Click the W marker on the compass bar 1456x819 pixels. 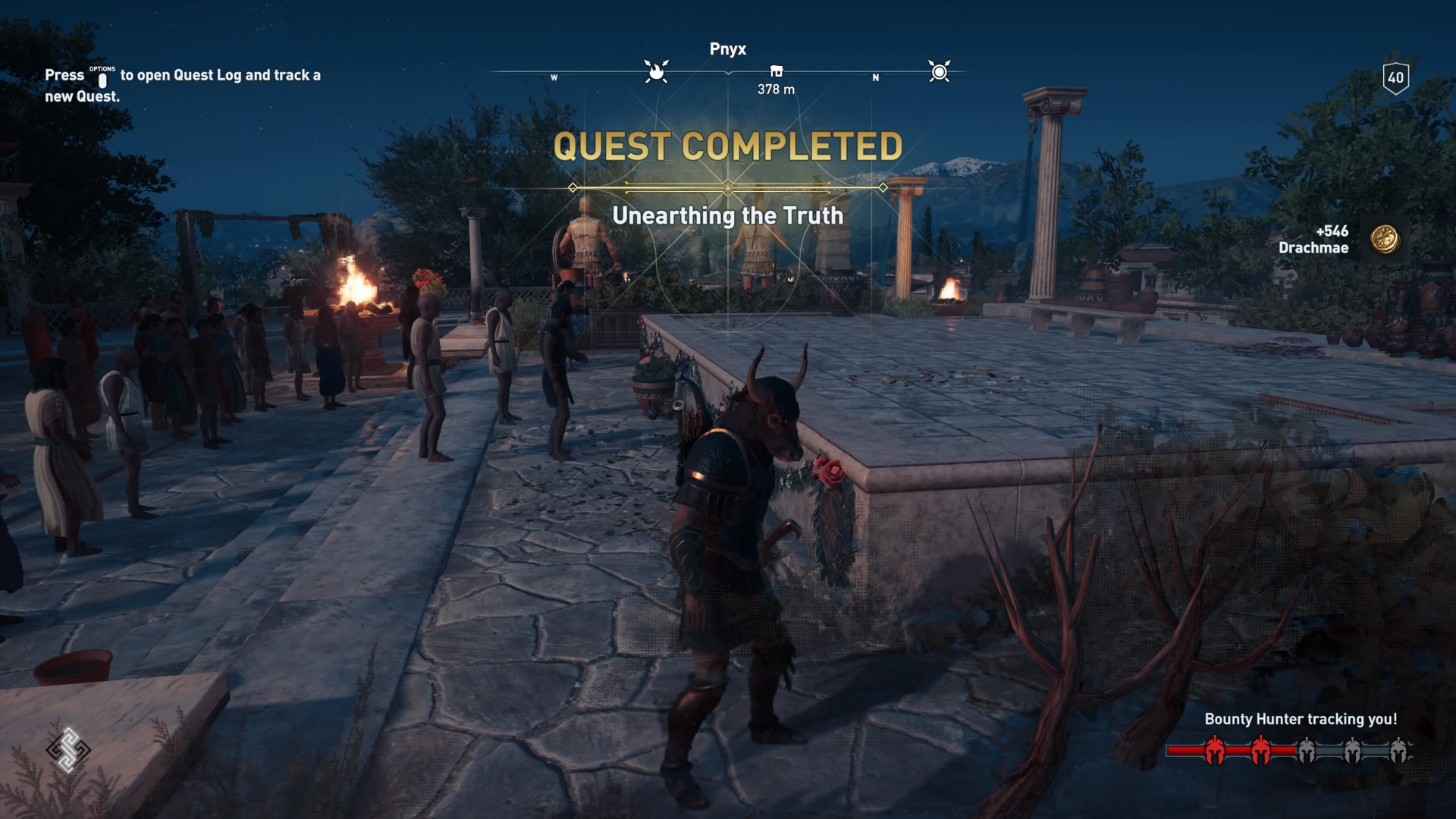pyautogui.click(x=554, y=77)
